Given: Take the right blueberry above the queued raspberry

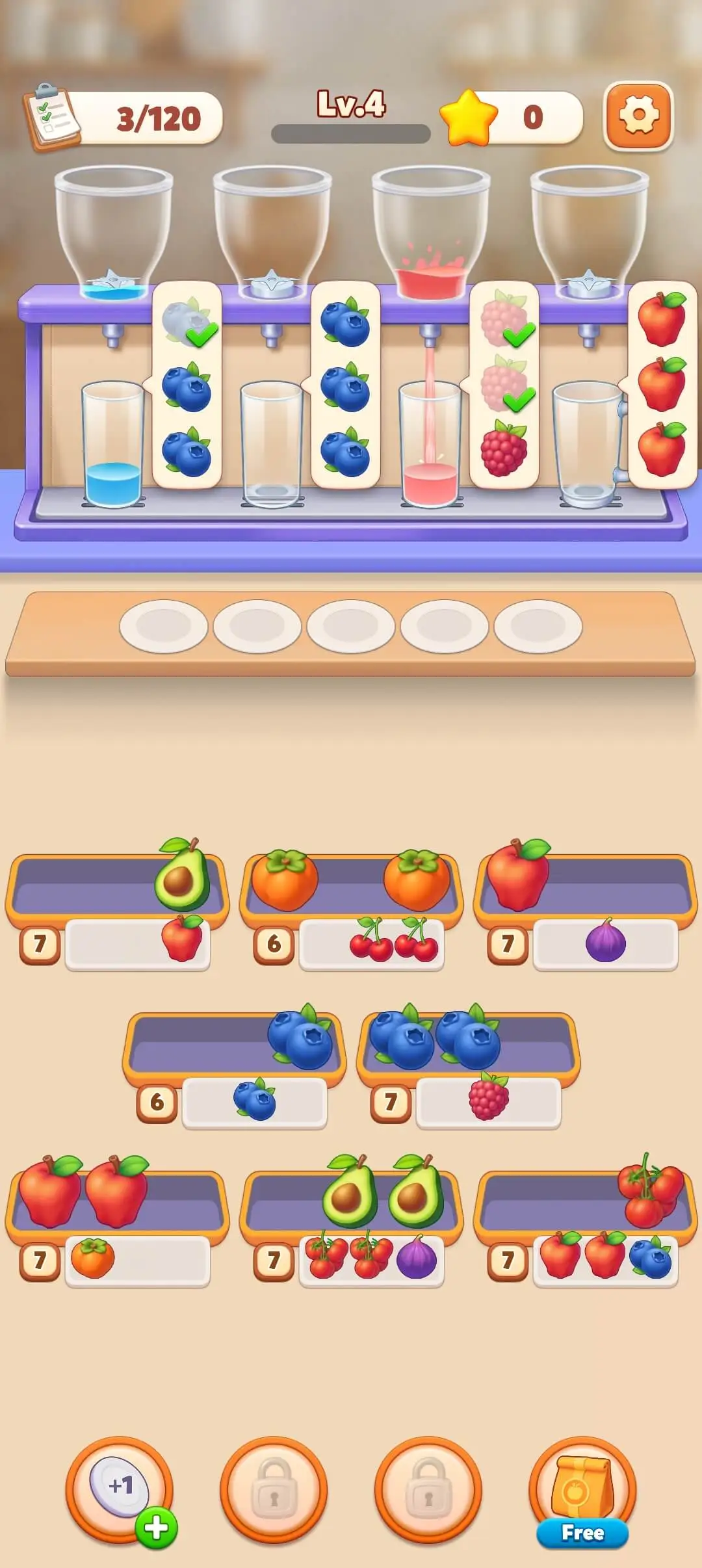Looking at the screenshot, I should pyautogui.click(x=469, y=1036).
